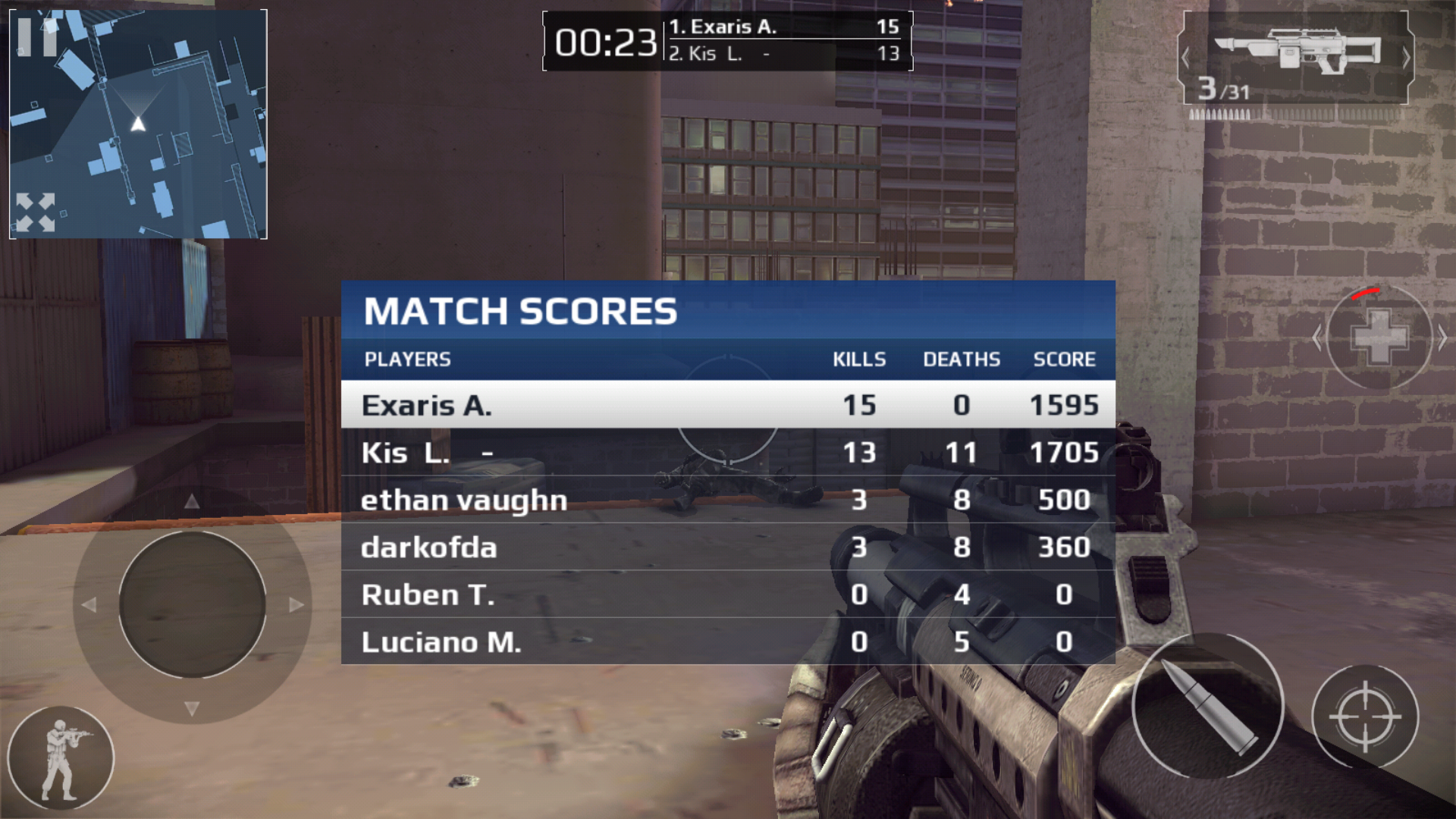1456x819 pixels.
Task: Choose the ethan vaughn scoreboard row
Action: [728, 500]
